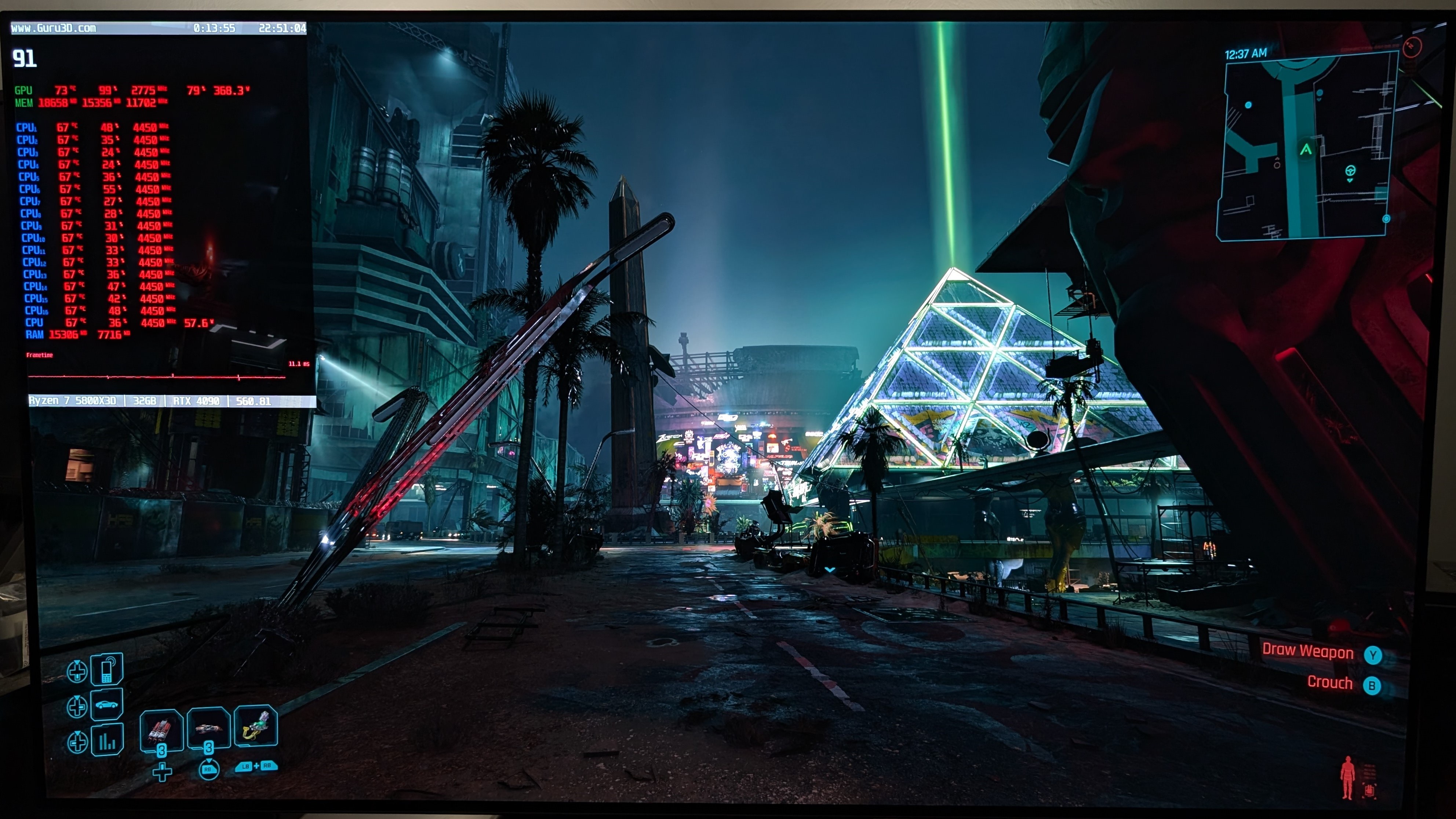Select the grenade quickslot item
Viewport: 1456px width, 819px height.
(x=162, y=729)
